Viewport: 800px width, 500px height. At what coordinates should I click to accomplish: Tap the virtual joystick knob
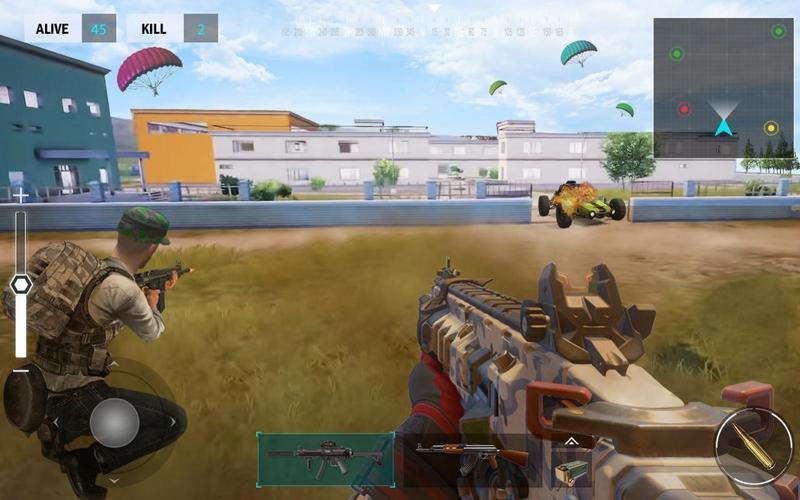click(x=114, y=422)
